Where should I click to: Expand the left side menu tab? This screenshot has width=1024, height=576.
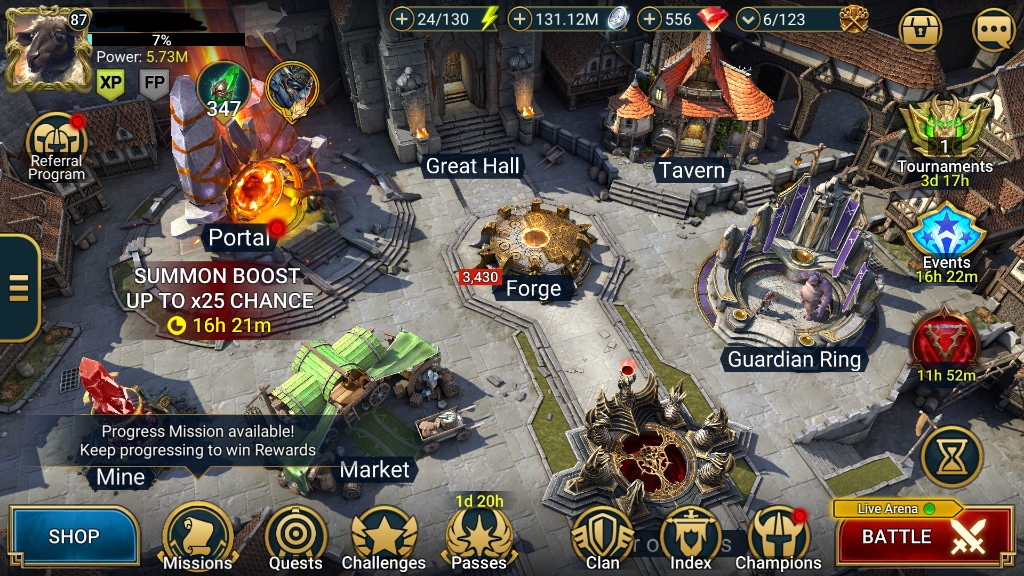point(18,288)
